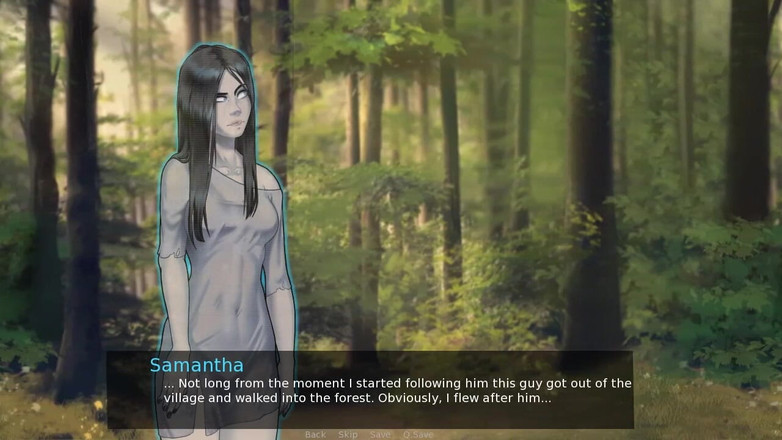Quick save with Q.Save

click(x=418, y=435)
